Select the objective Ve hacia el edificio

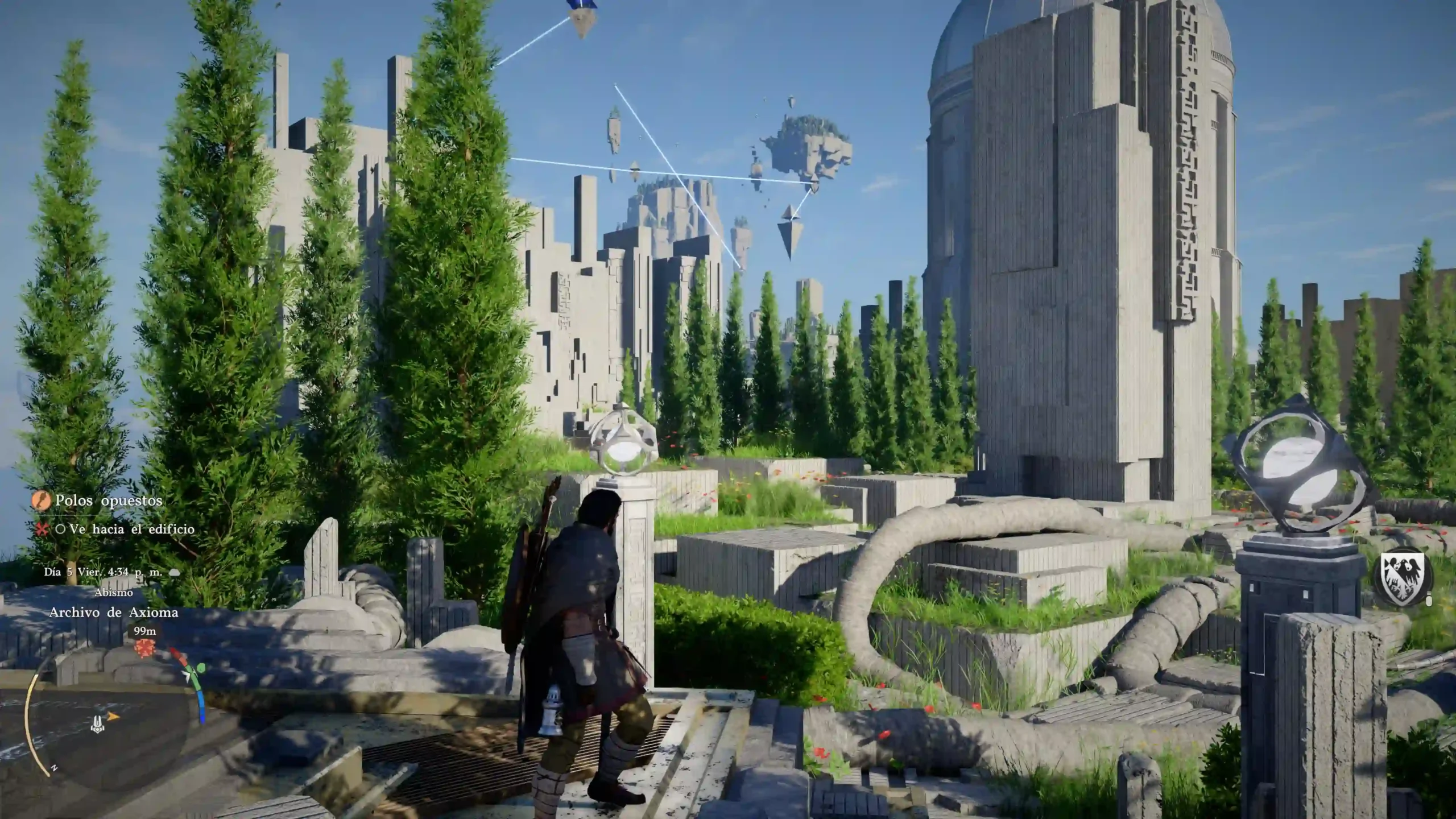point(132,529)
